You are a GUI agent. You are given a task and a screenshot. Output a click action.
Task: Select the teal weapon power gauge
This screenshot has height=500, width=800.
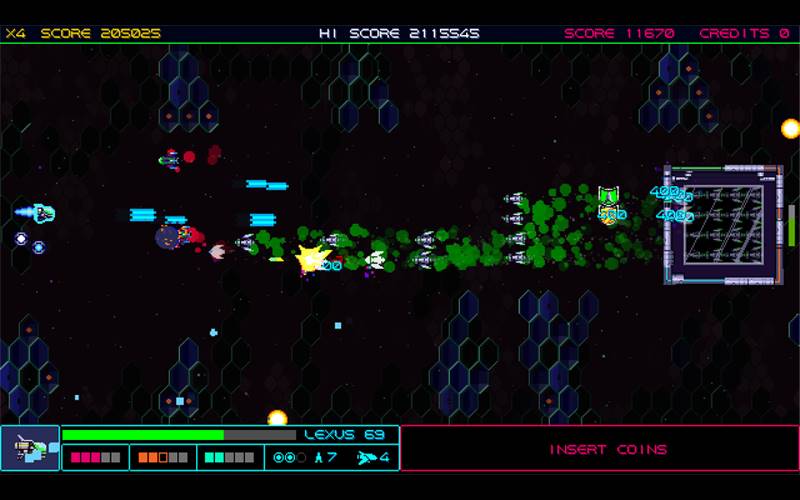click(229, 458)
